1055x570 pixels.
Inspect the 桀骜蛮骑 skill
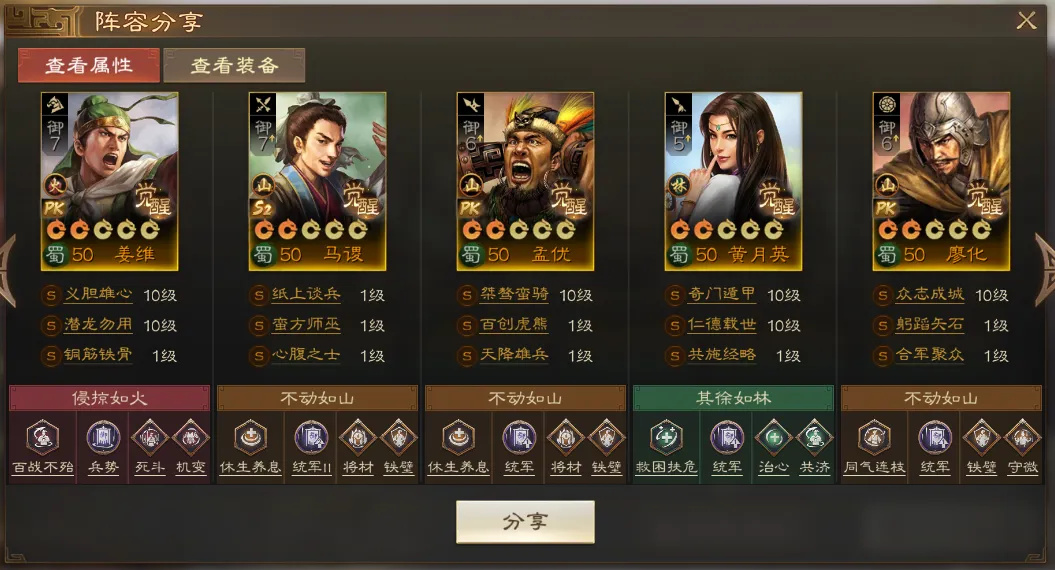(x=514, y=296)
